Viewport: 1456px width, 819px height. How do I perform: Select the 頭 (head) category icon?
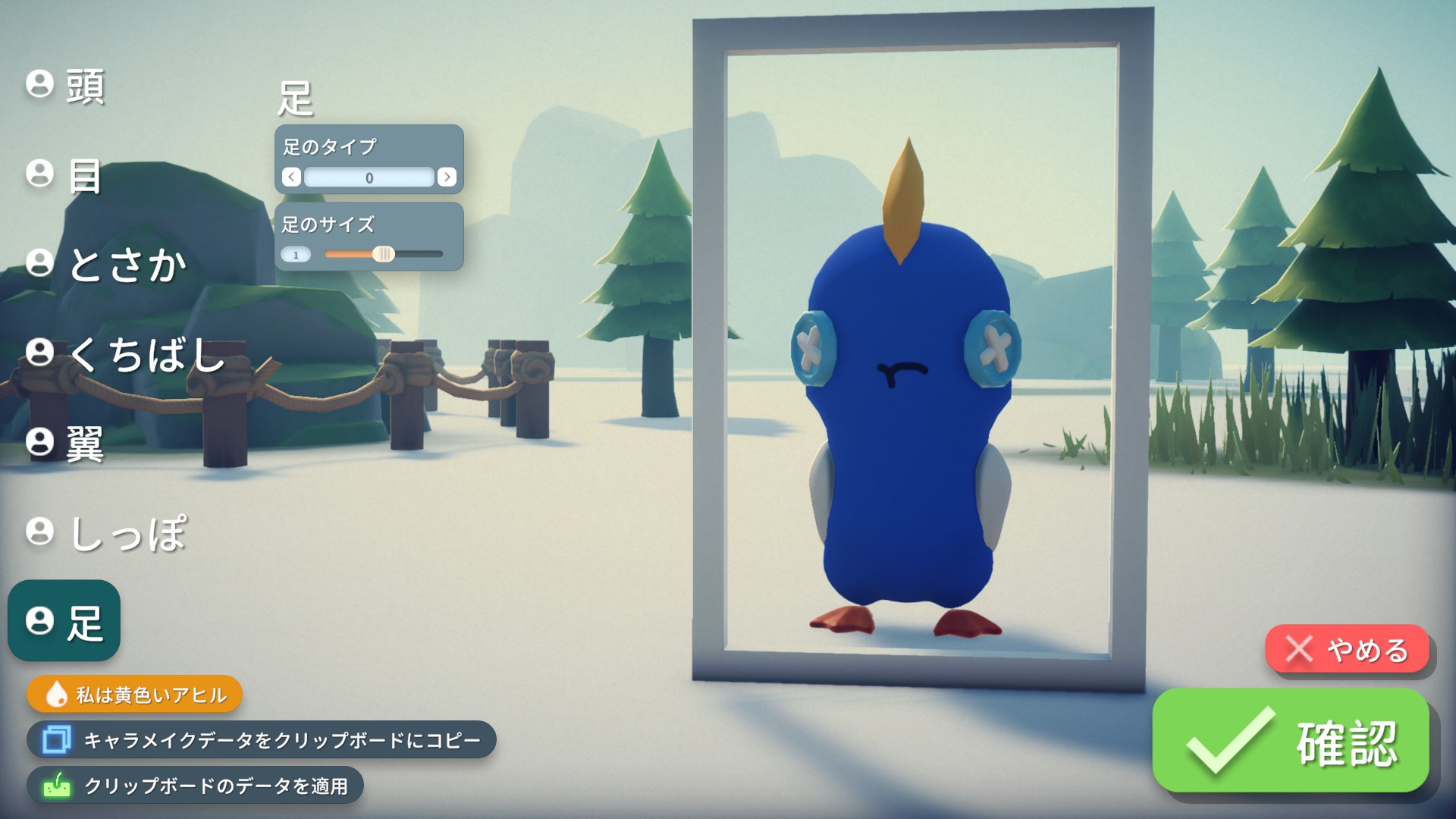pos(39,87)
